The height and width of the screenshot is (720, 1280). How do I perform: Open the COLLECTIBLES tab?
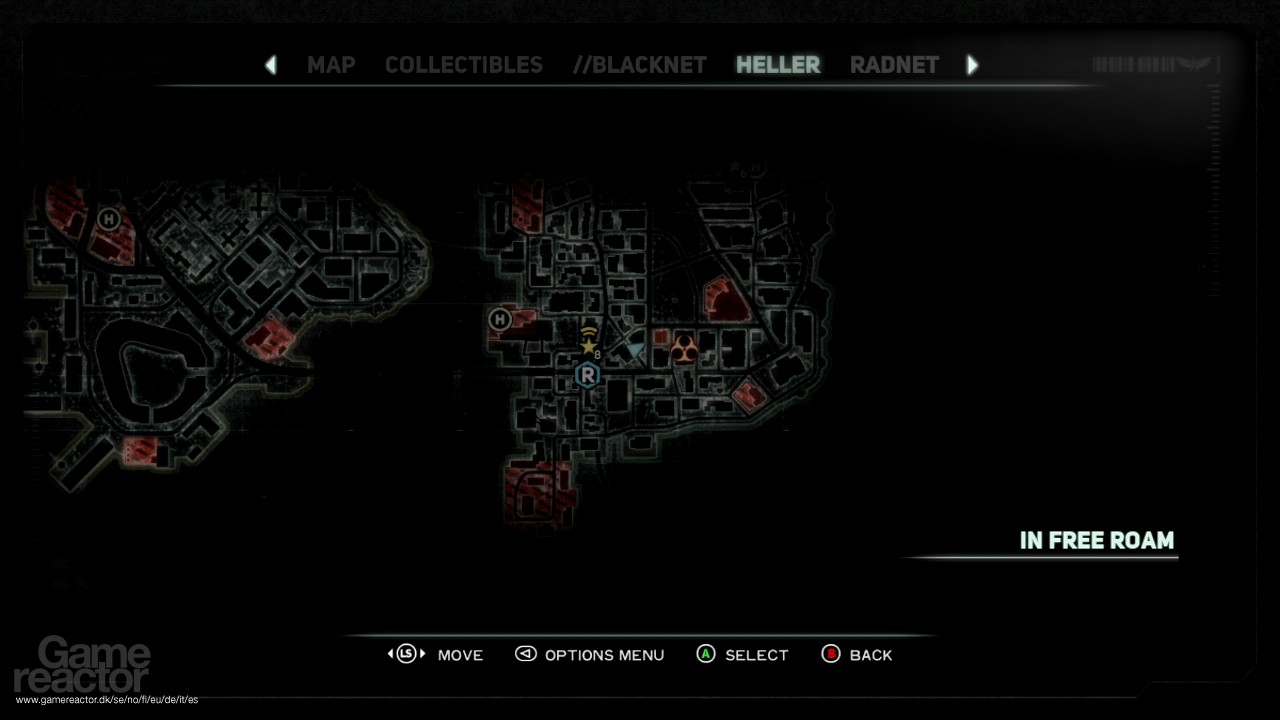[x=463, y=64]
